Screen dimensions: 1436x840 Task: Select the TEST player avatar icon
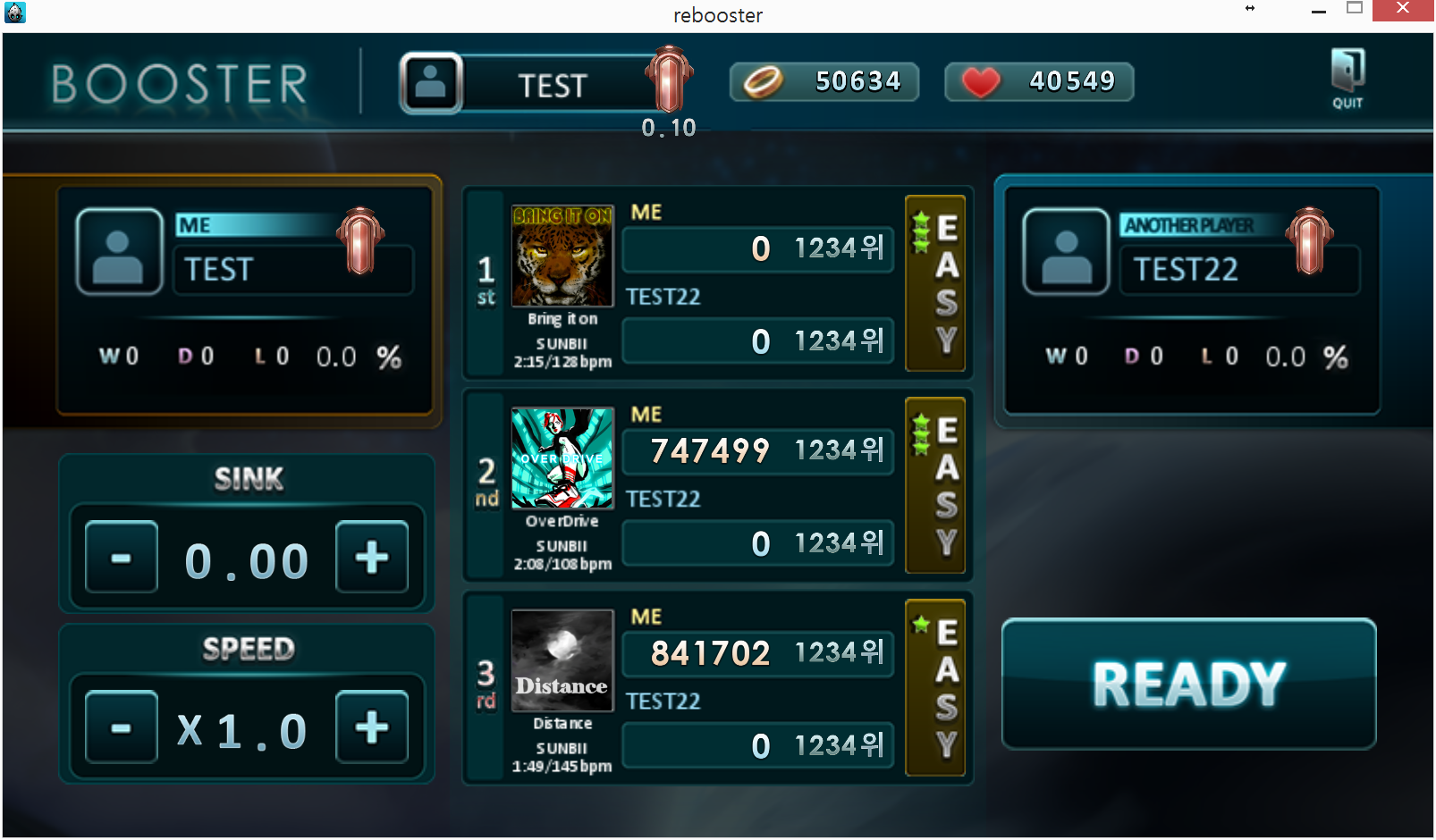point(432,81)
